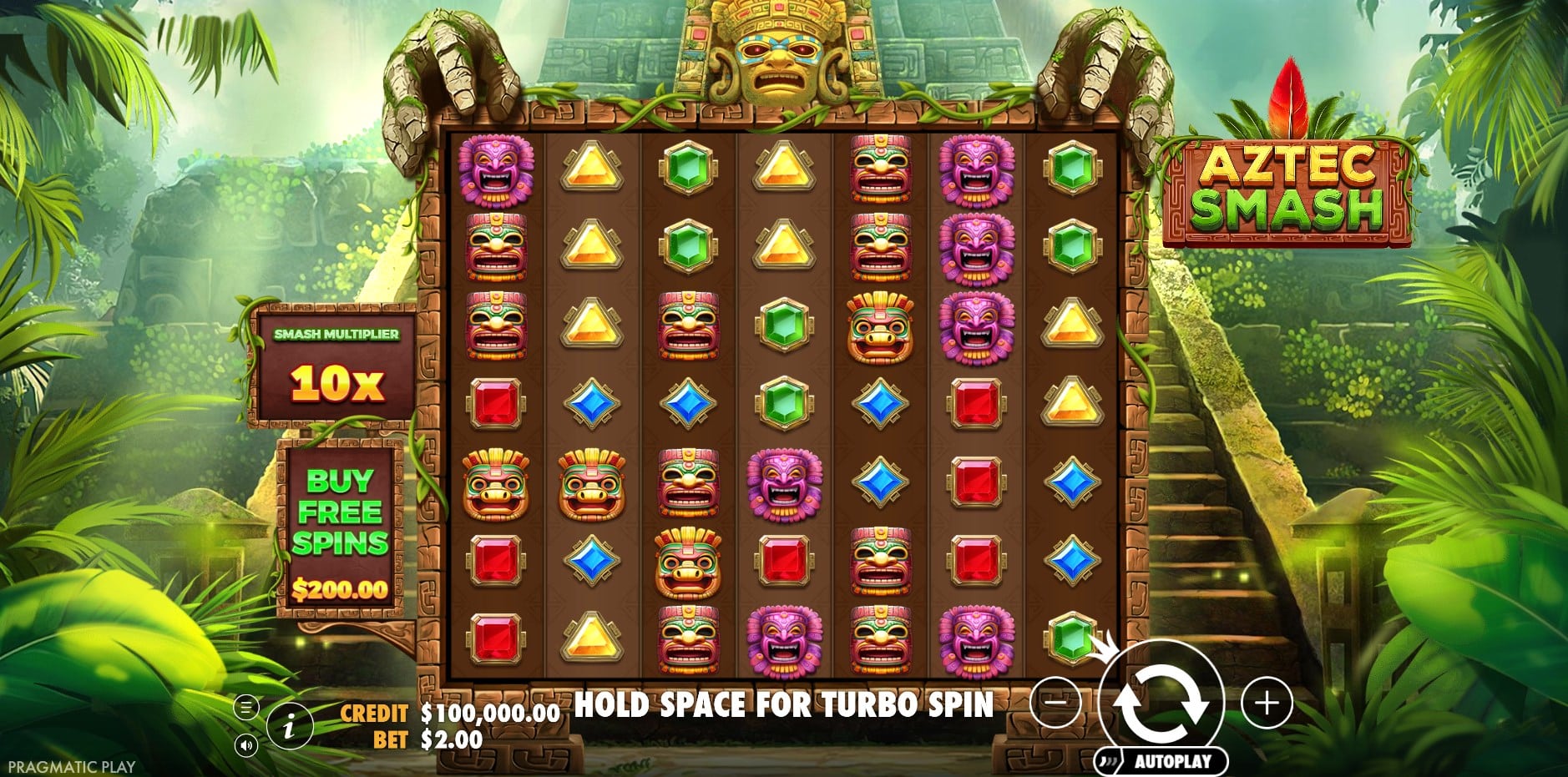This screenshot has width=1568, height=777.
Task: Decrease the bet with the minus button
Action: pyautogui.click(x=1056, y=703)
